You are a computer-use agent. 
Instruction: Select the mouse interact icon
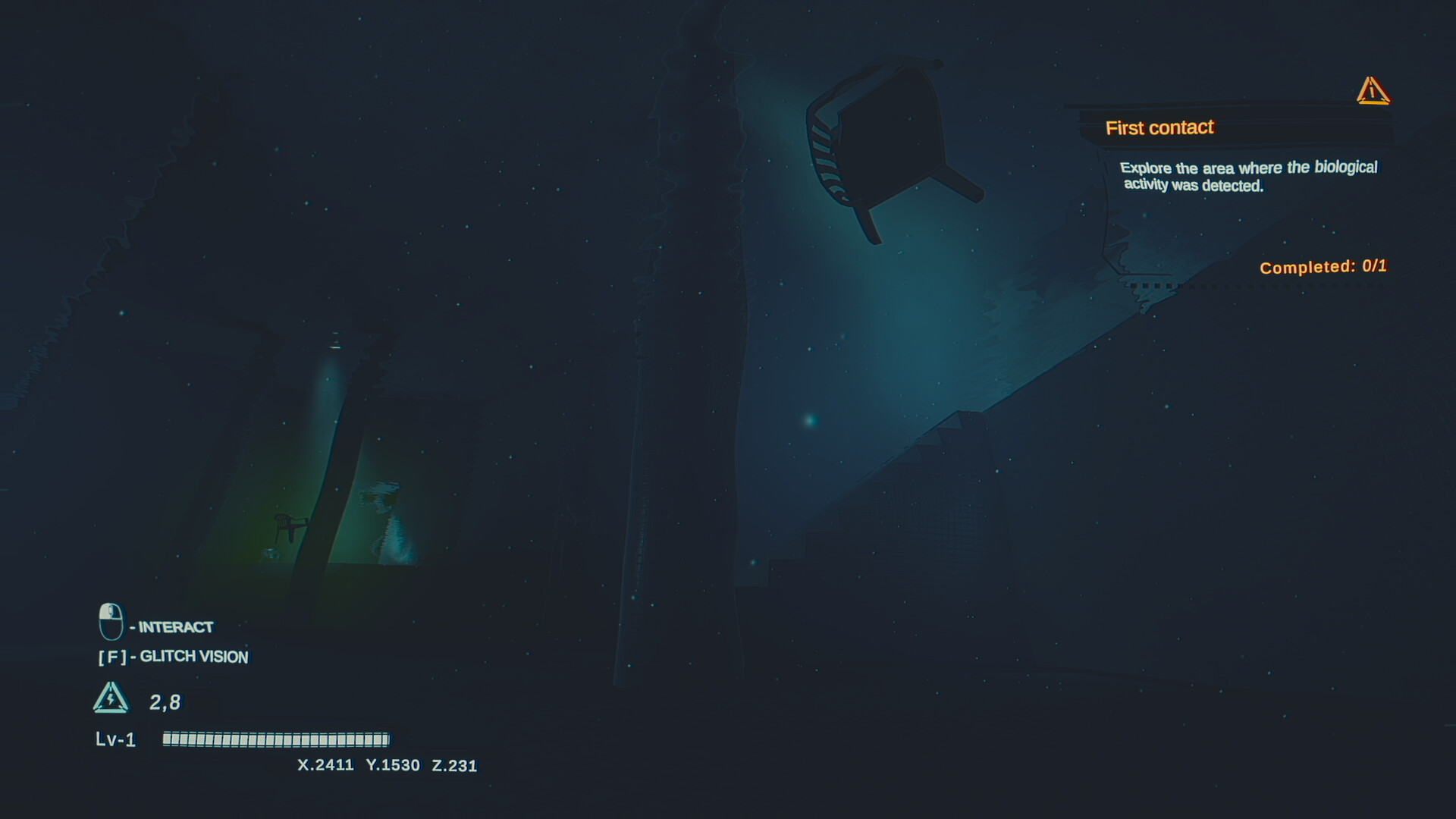[x=110, y=622]
